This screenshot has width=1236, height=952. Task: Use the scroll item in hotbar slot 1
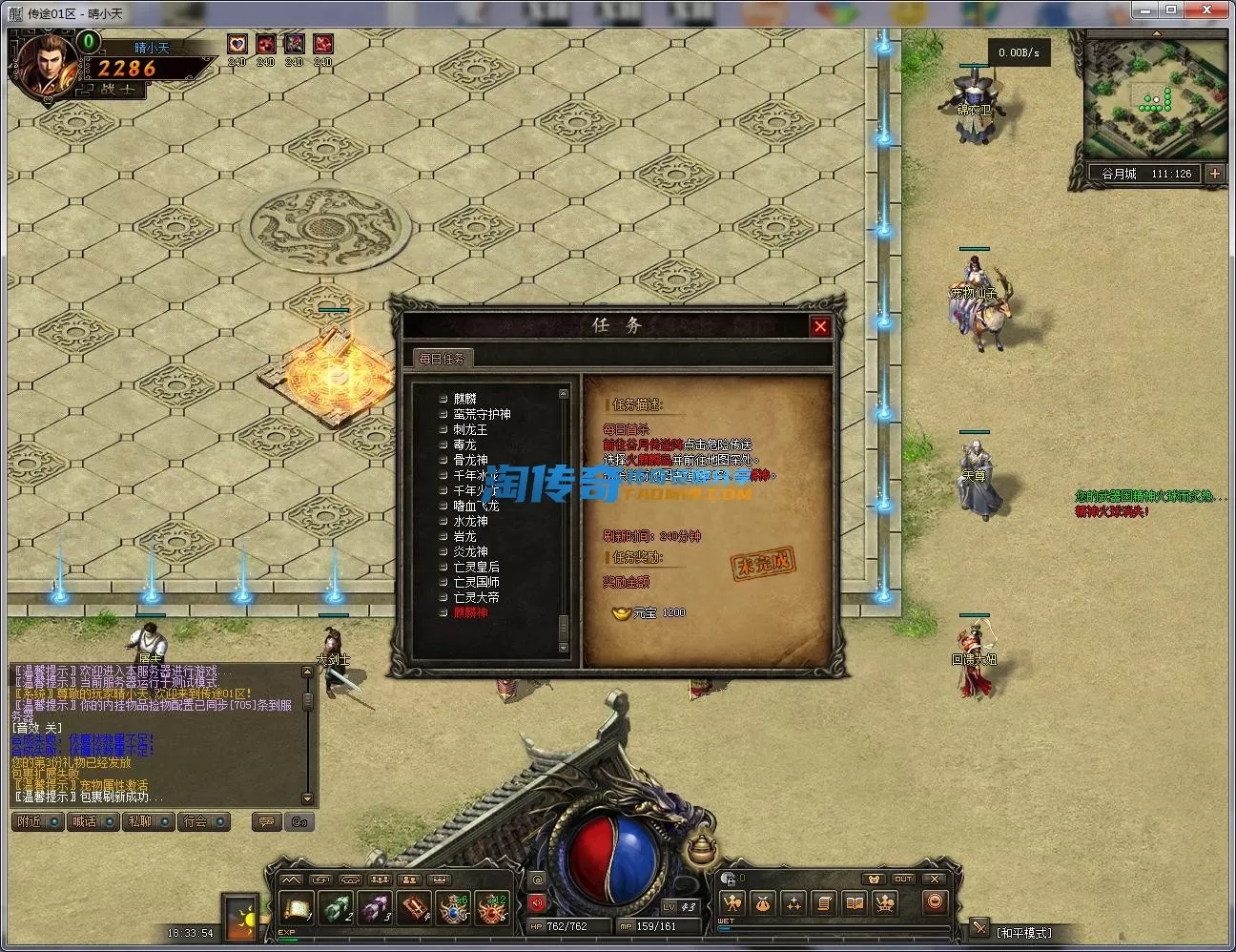(x=297, y=905)
